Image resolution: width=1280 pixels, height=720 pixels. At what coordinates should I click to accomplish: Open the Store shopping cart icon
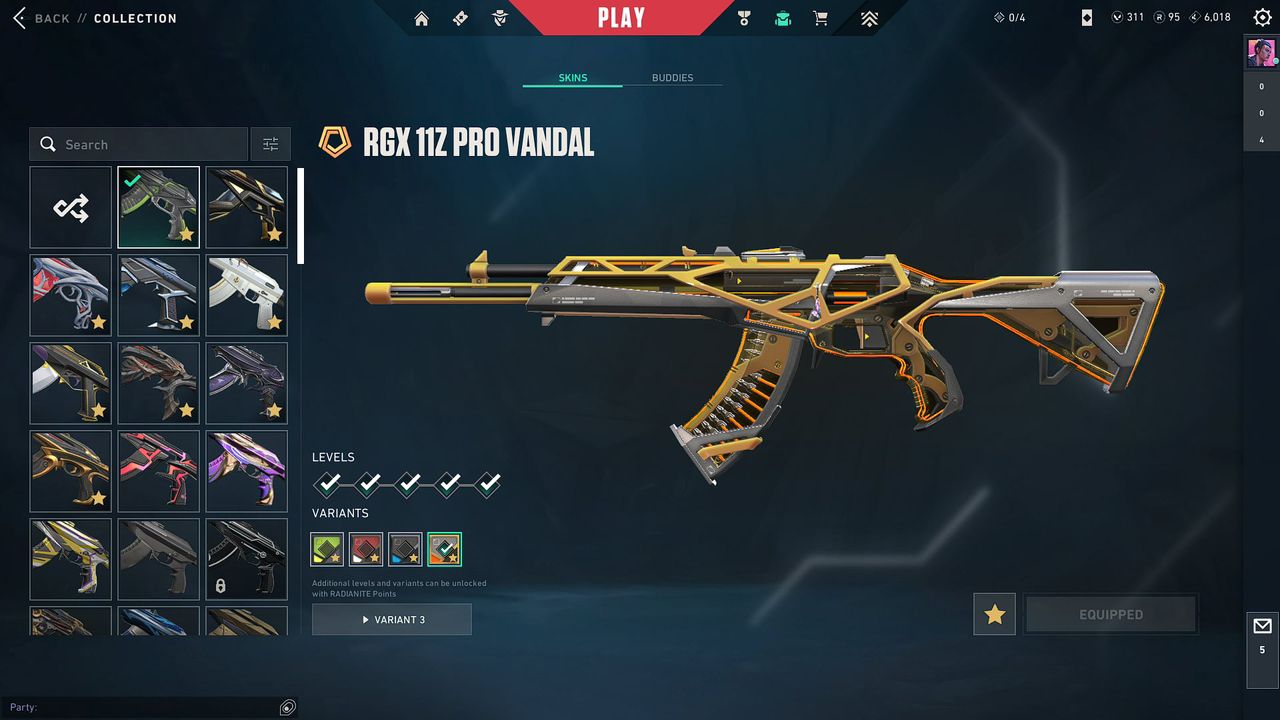point(820,17)
